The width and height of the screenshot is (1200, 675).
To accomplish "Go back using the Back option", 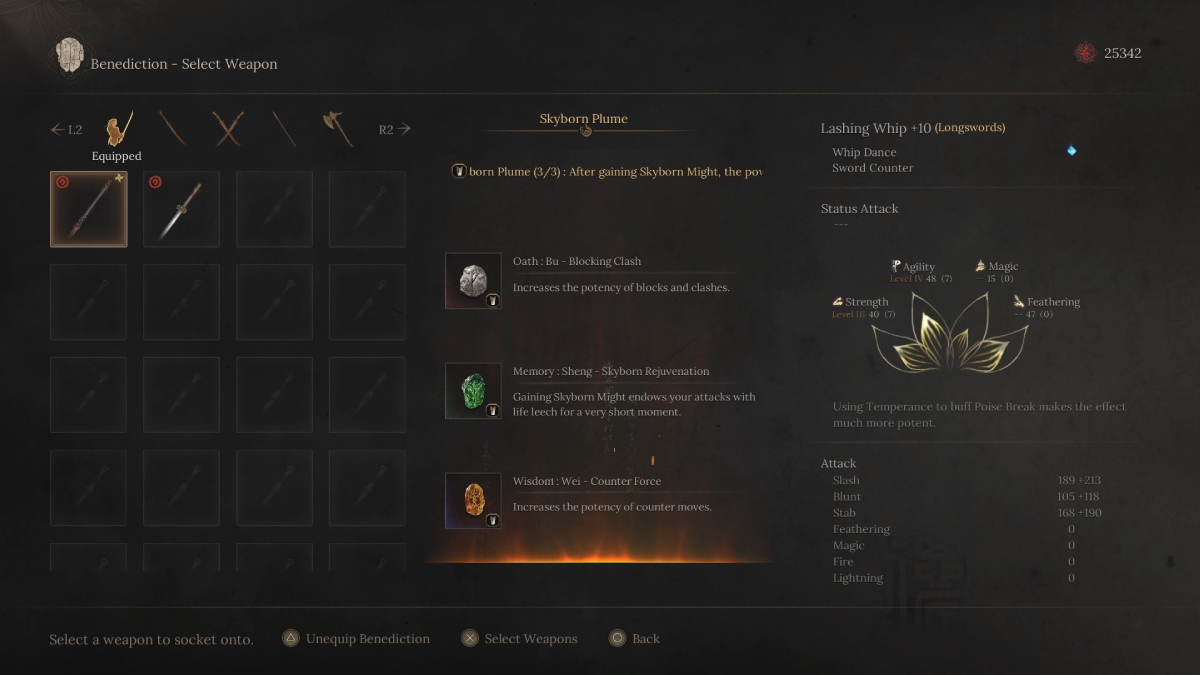I will [634, 639].
